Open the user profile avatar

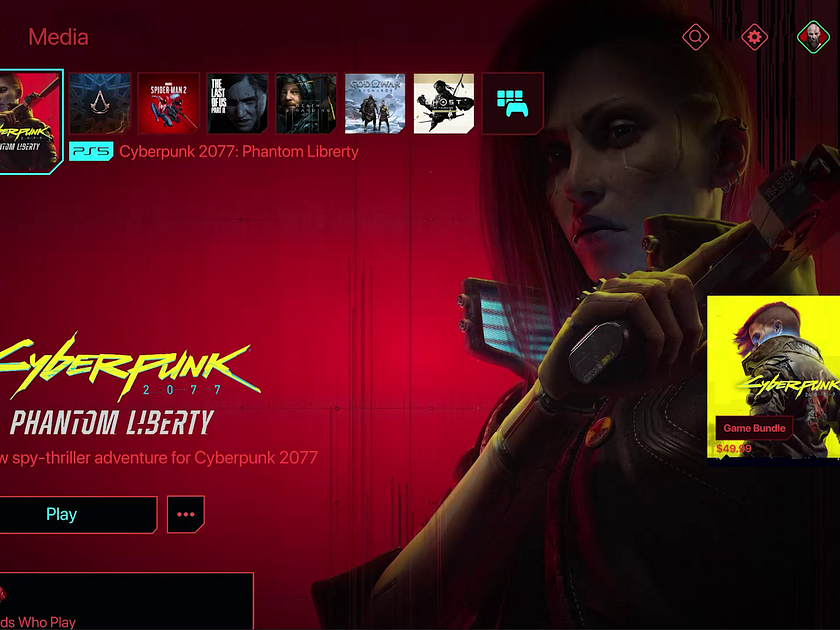[811, 38]
